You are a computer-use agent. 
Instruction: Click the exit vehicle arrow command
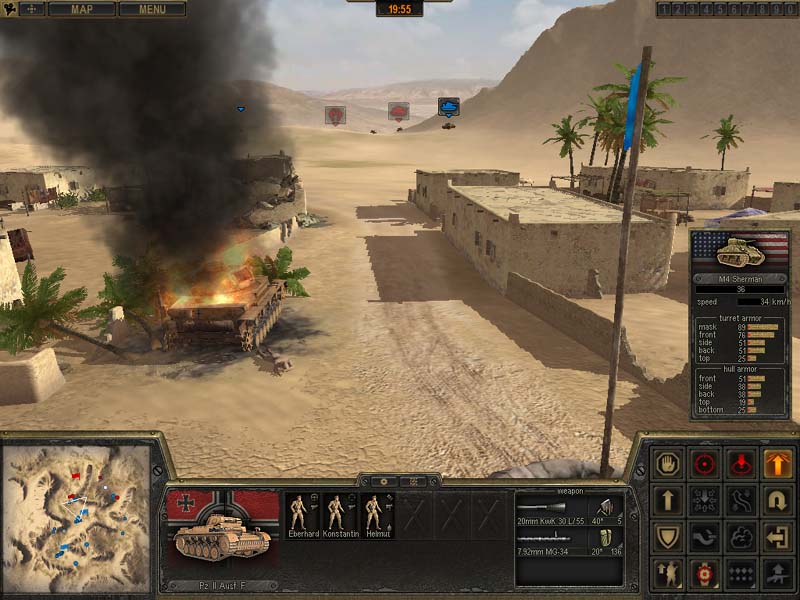click(777, 537)
